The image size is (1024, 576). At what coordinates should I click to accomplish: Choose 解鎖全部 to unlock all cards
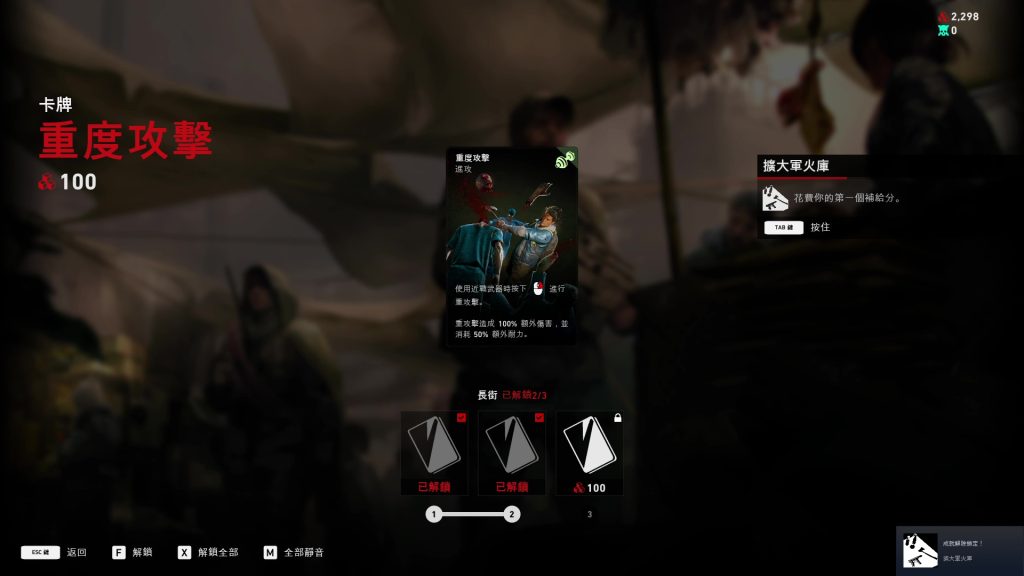point(208,552)
